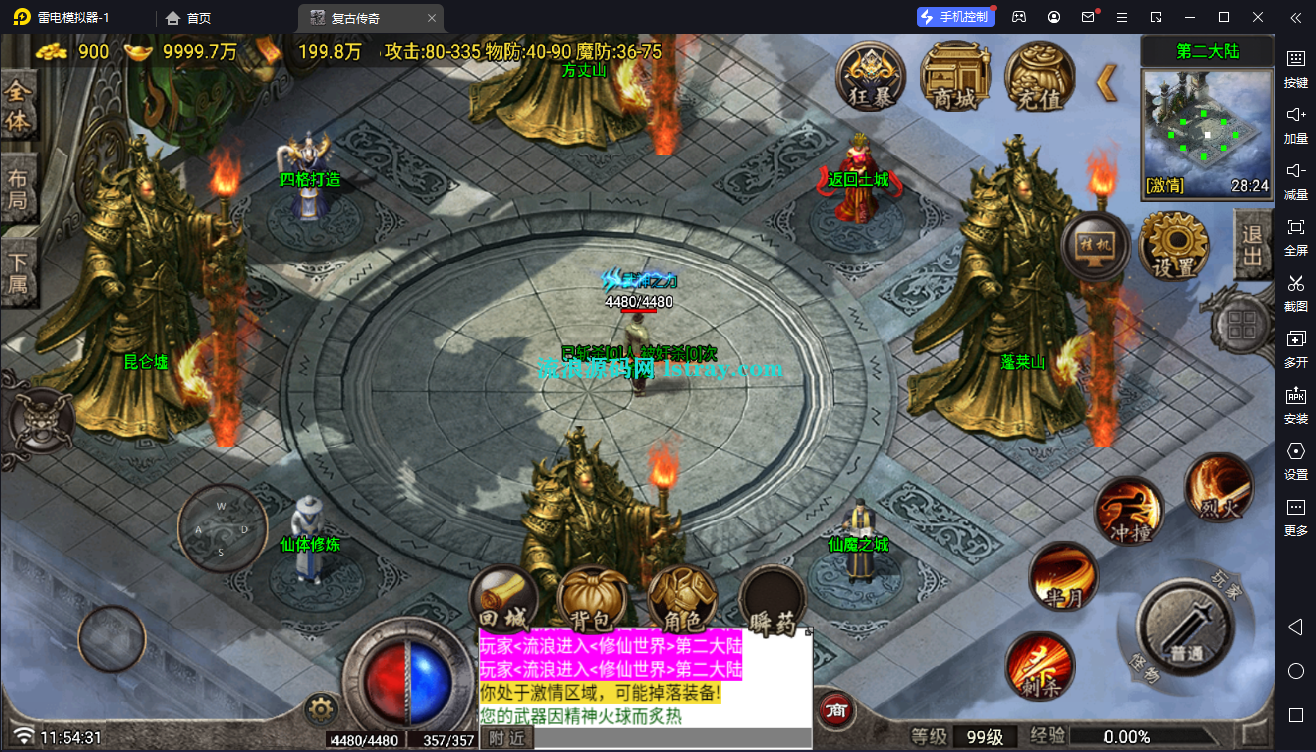Select the 全体 command tab
1316x752 pixels.
(18, 106)
